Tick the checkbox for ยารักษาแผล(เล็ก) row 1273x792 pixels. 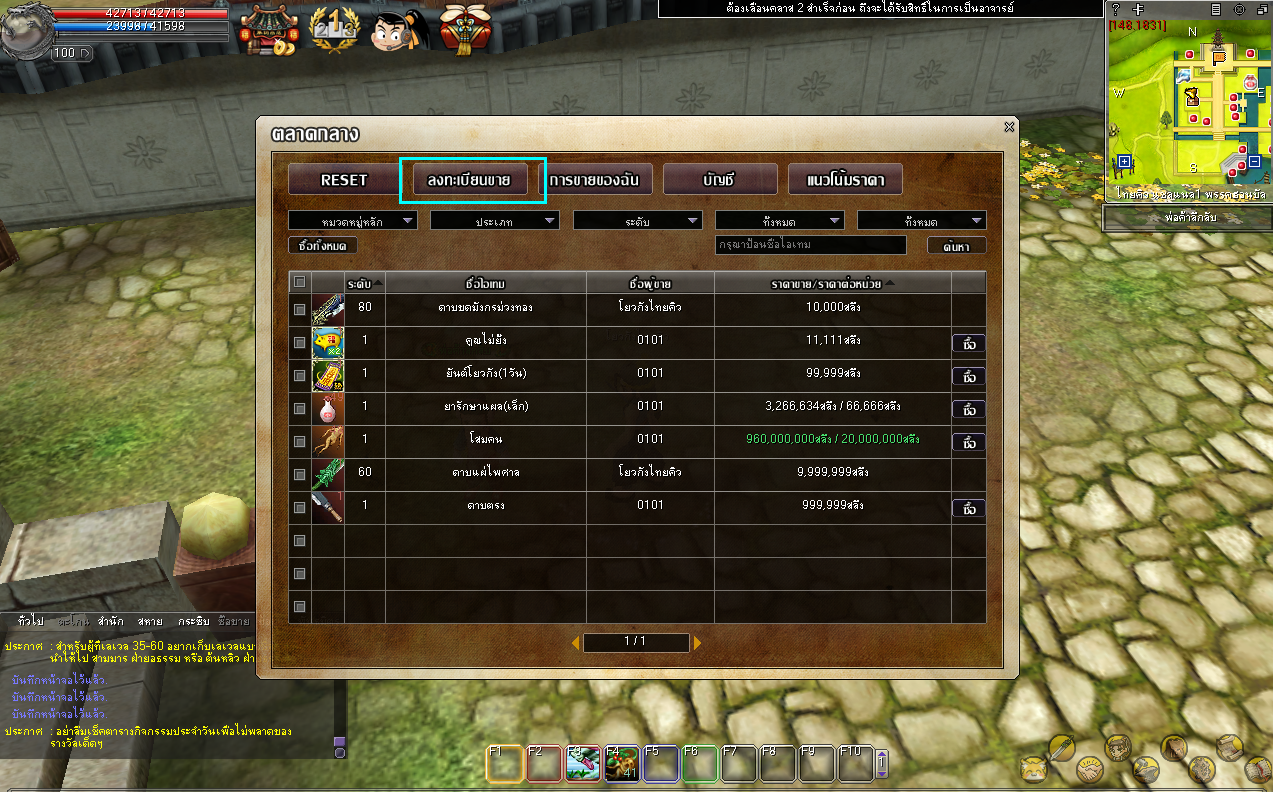point(300,409)
